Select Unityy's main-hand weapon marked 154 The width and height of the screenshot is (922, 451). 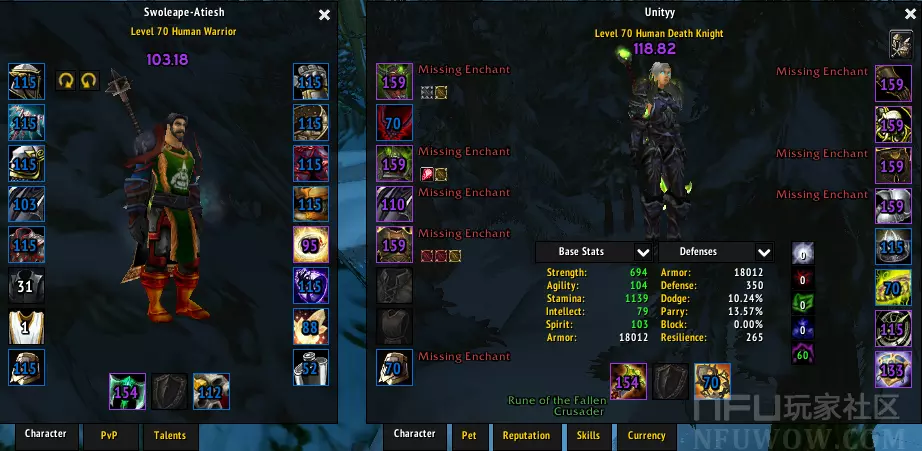click(x=628, y=381)
